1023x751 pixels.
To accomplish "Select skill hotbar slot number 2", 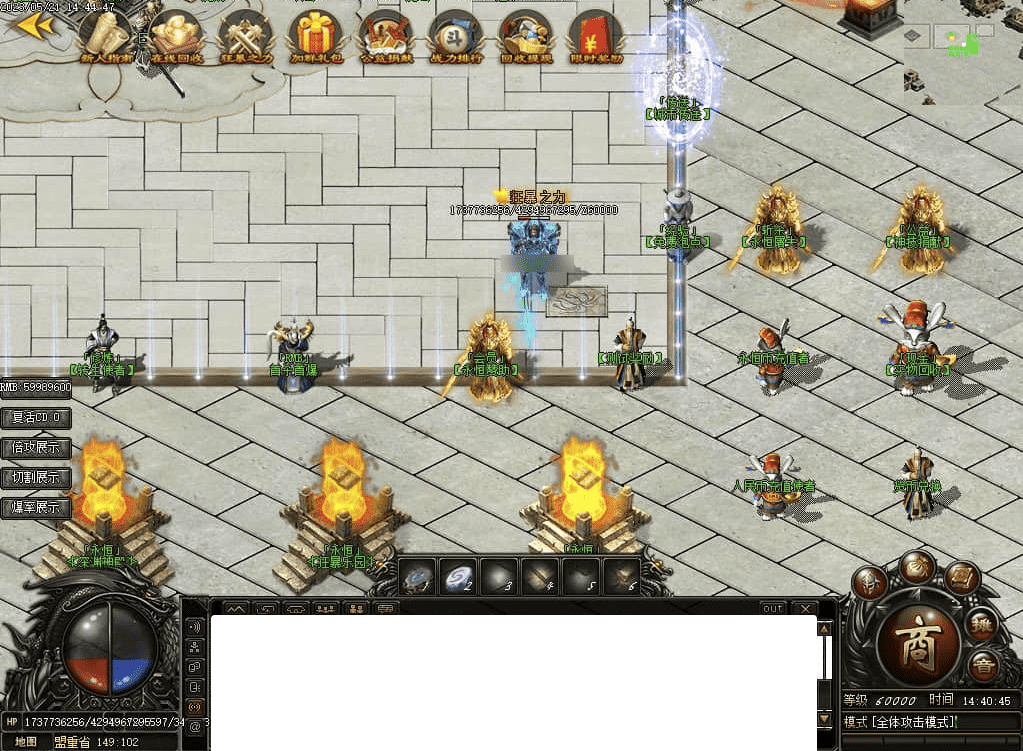I will [460, 578].
